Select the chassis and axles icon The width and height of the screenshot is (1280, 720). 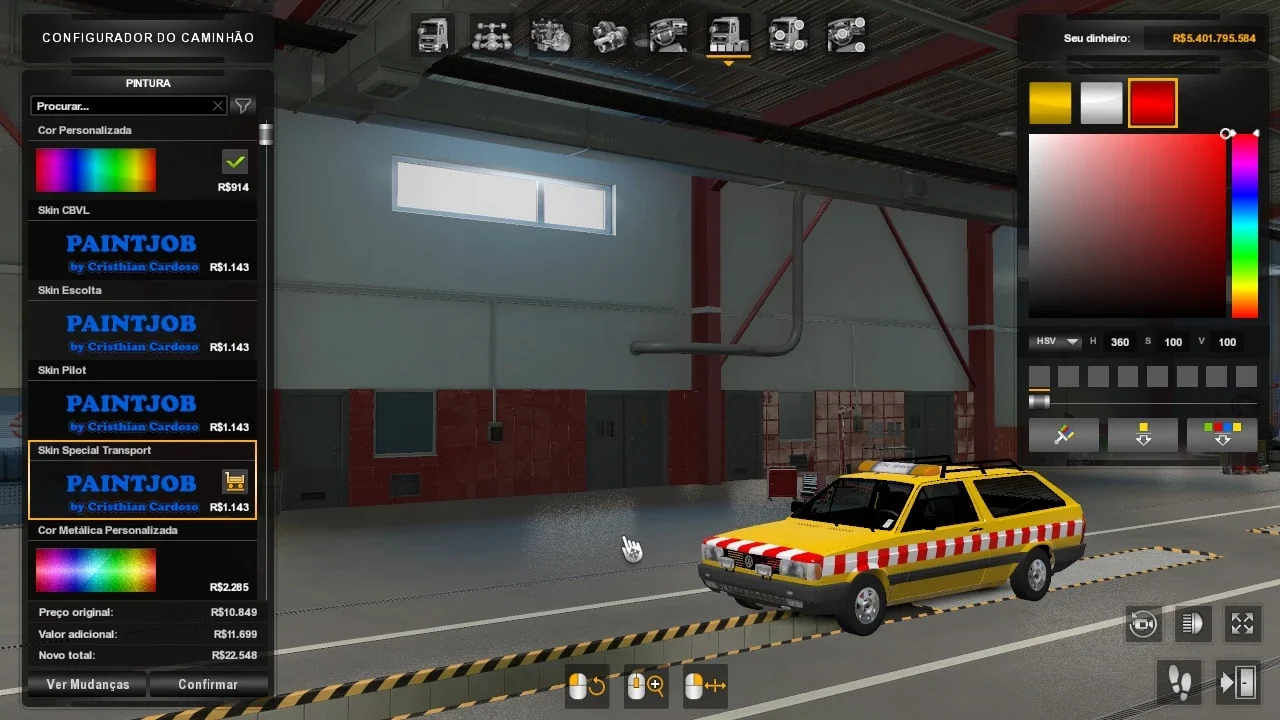click(x=490, y=36)
